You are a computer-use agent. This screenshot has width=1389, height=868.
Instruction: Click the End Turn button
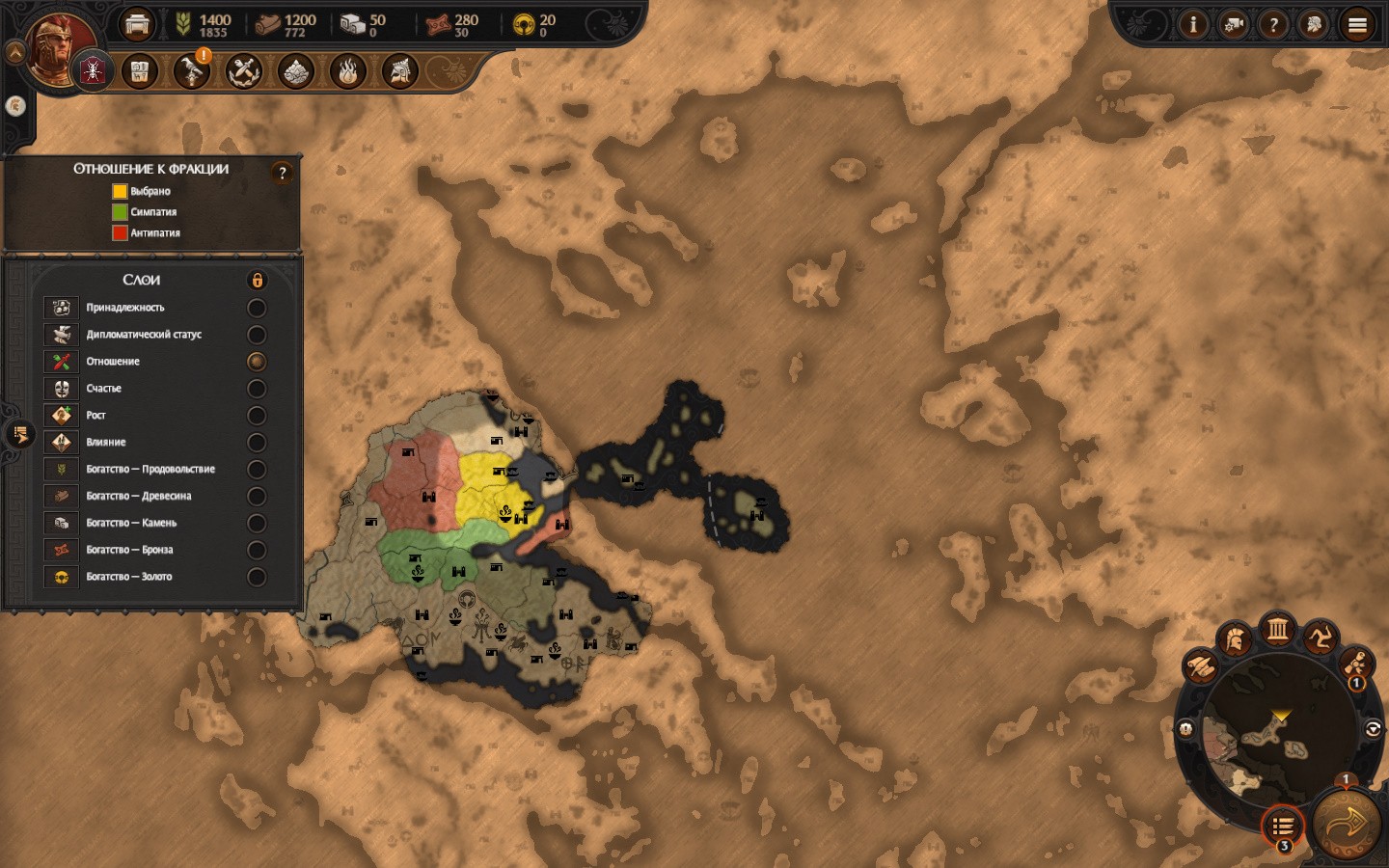tap(1347, 823)
